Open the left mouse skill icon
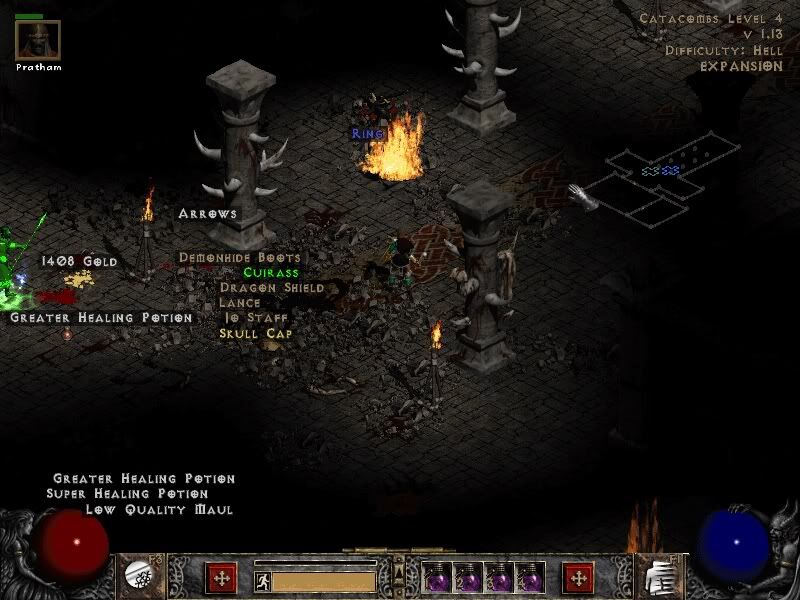Screen dimensions: 800x600 [x=135, y=575]
